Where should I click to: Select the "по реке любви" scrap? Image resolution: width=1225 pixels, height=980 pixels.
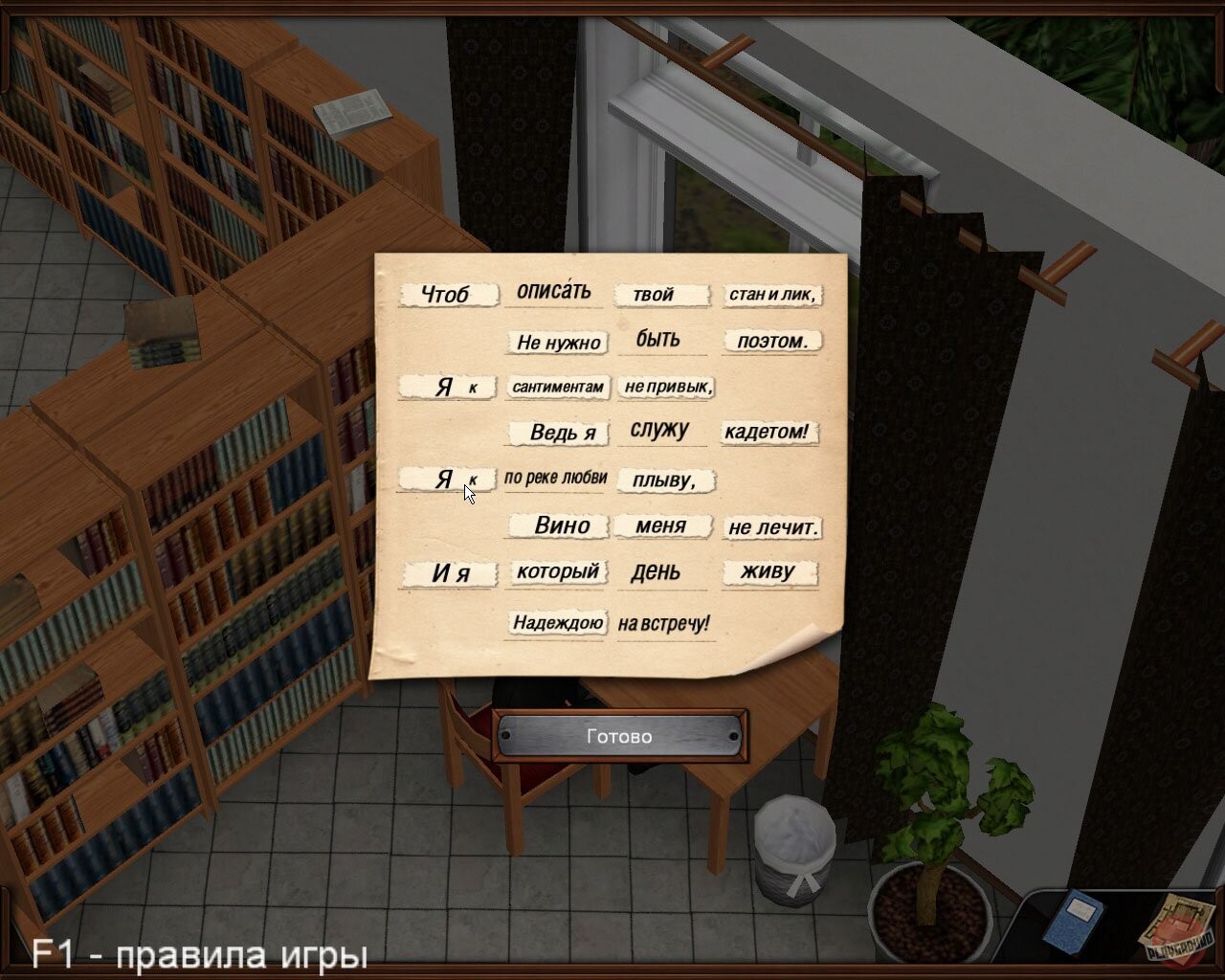click(555, 476)
